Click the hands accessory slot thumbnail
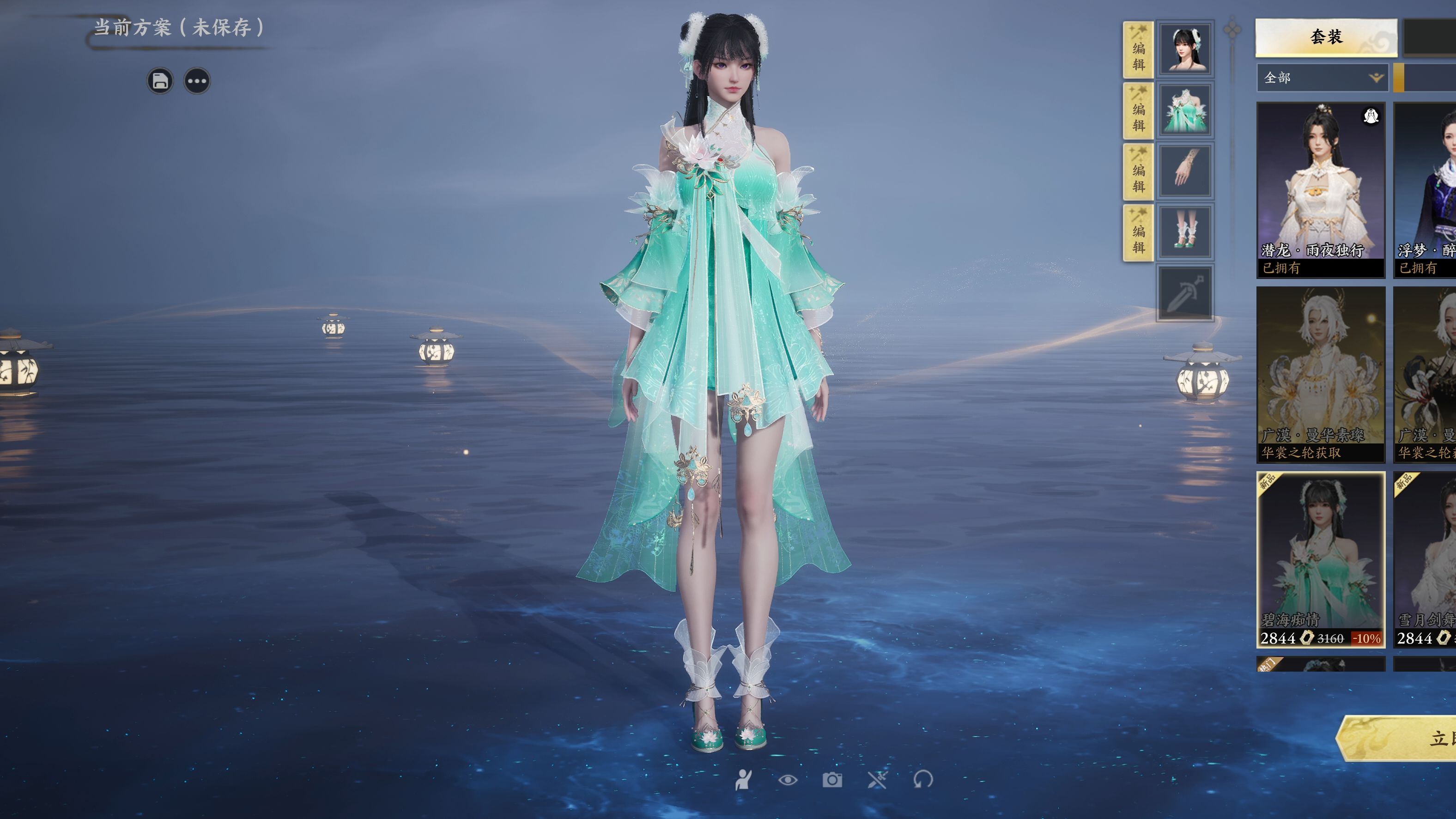 click(1185, 170)
